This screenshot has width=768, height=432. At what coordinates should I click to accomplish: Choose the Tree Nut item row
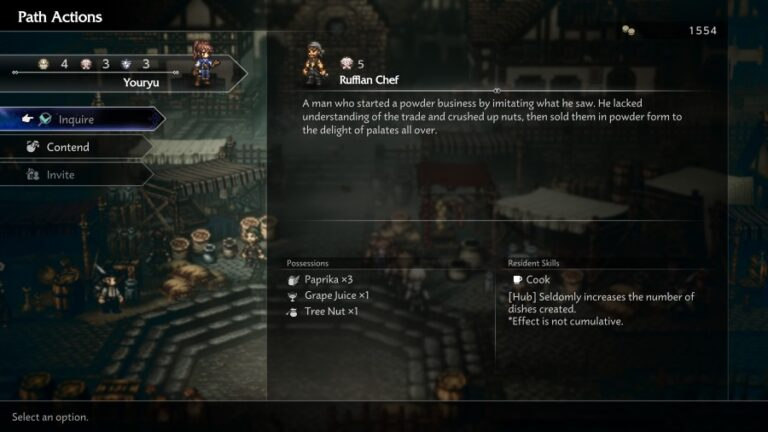[330, 312]
